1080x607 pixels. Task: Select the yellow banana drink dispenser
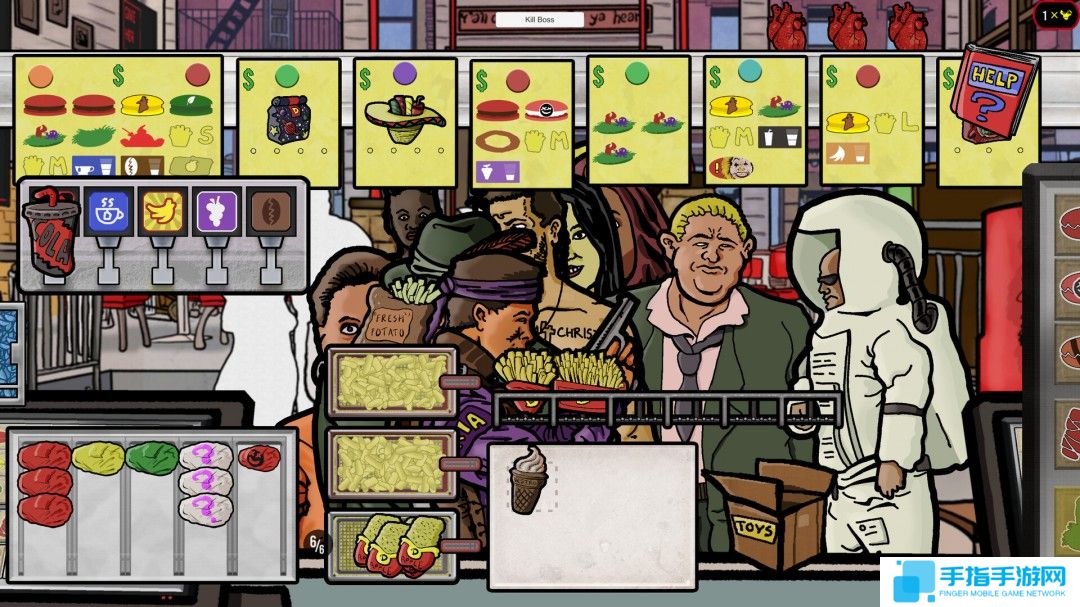coord(161,214)
